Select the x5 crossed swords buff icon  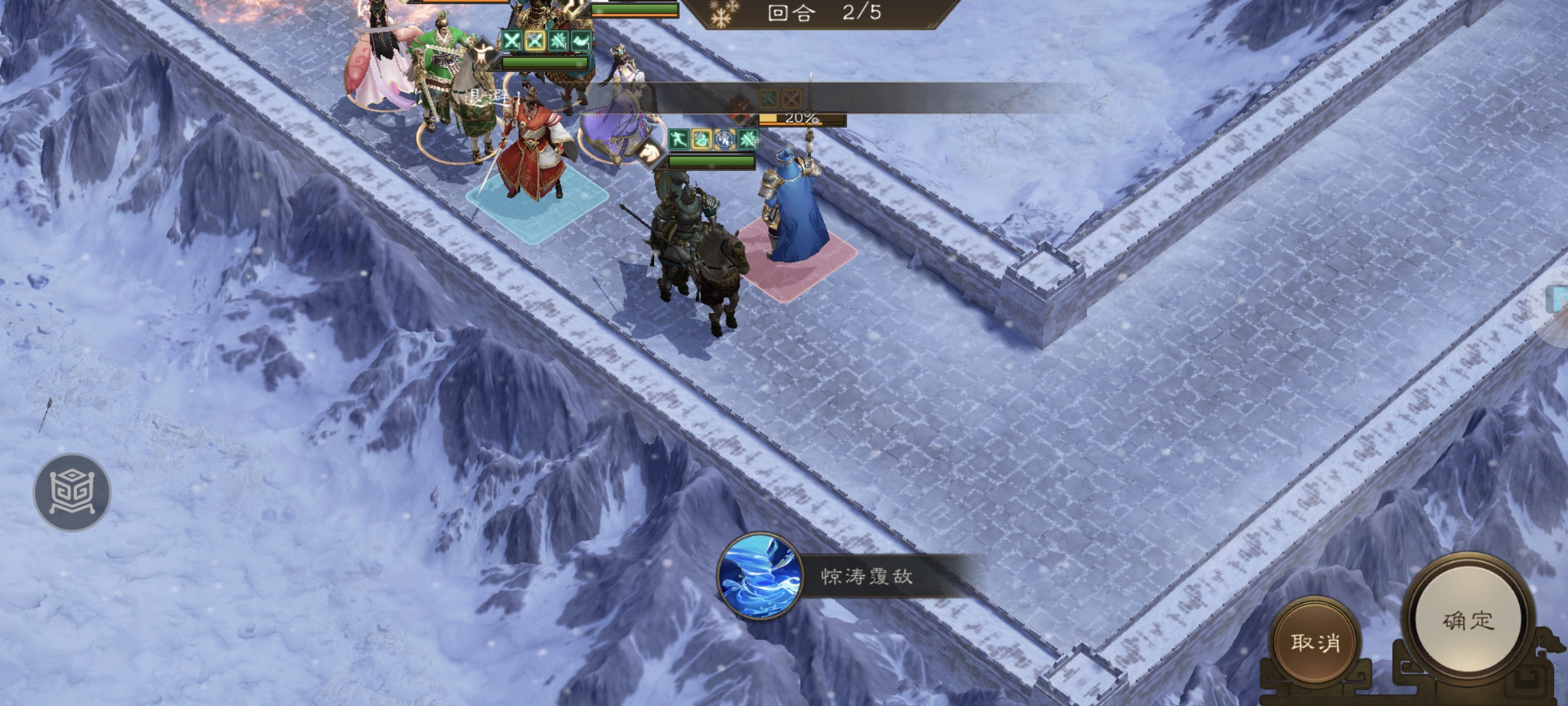(534, 41)
